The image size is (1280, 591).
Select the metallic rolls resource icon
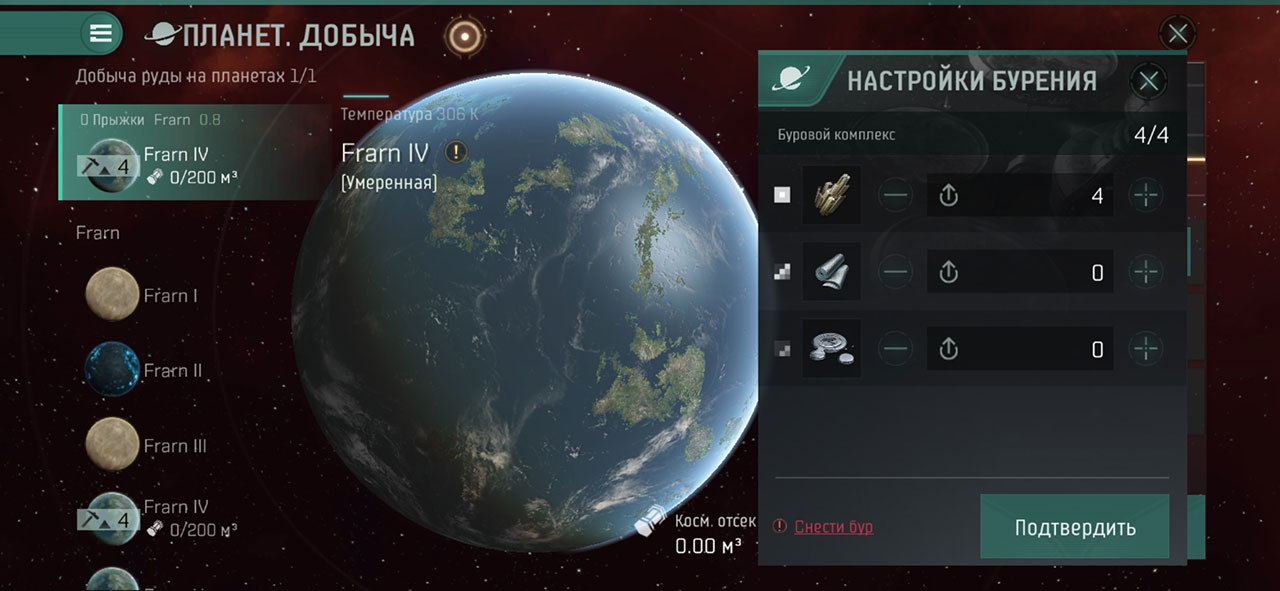pyautogui.click(x=831, y=272)
